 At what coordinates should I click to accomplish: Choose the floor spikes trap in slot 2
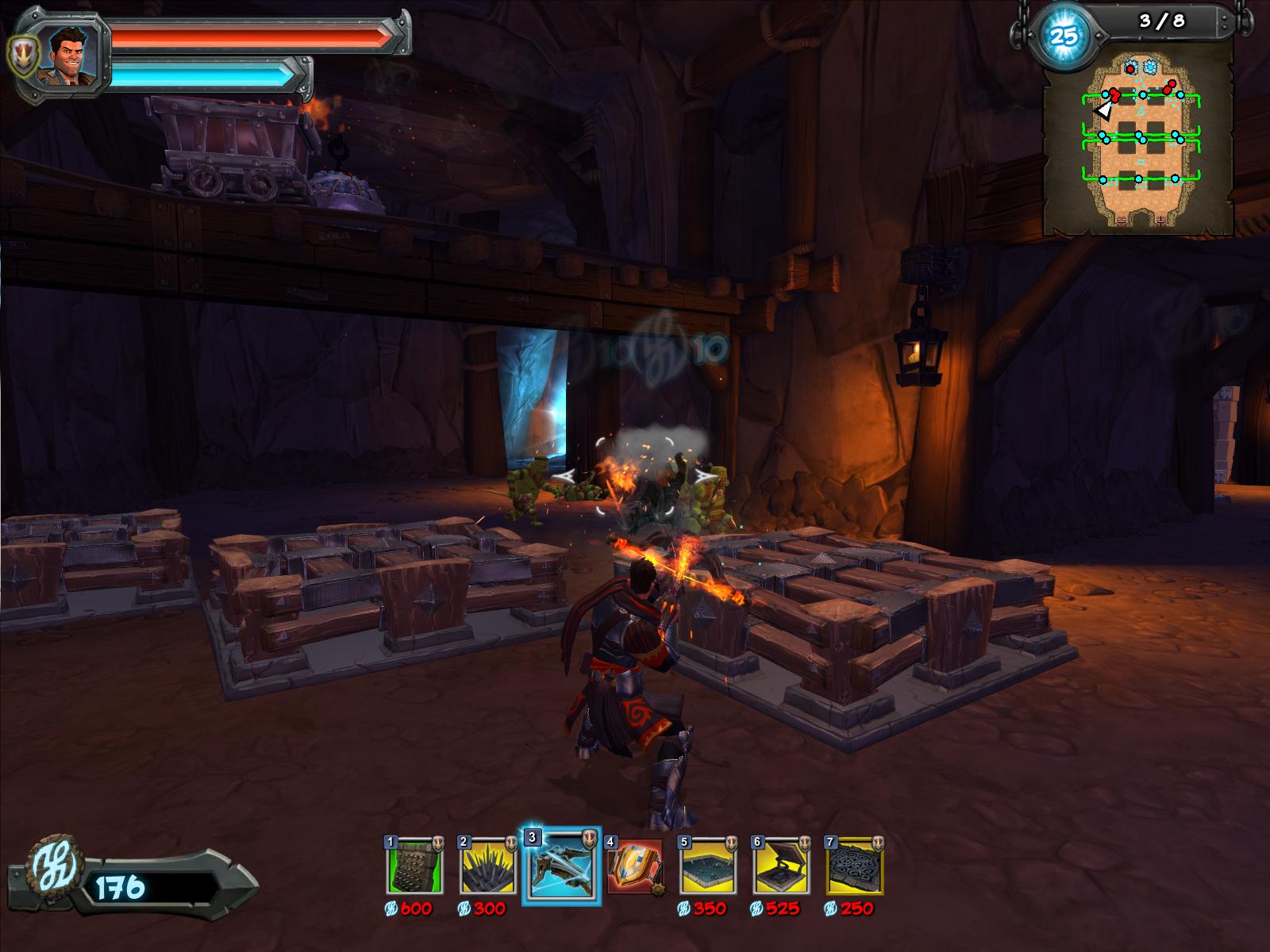pos(487,866)
